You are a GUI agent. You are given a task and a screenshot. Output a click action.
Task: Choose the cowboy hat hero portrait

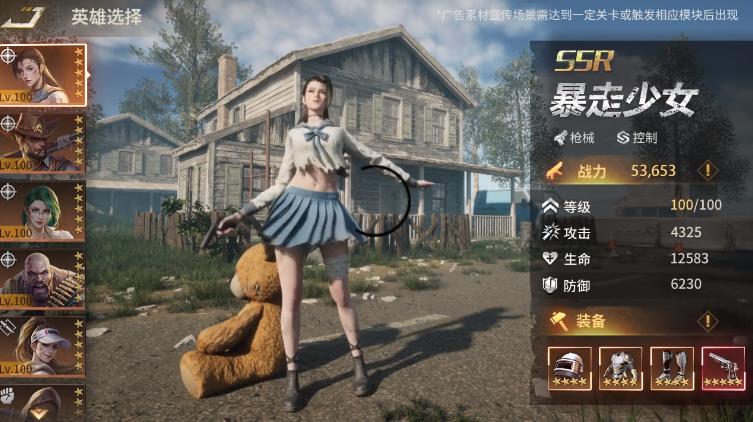click(x=43, y=142)
